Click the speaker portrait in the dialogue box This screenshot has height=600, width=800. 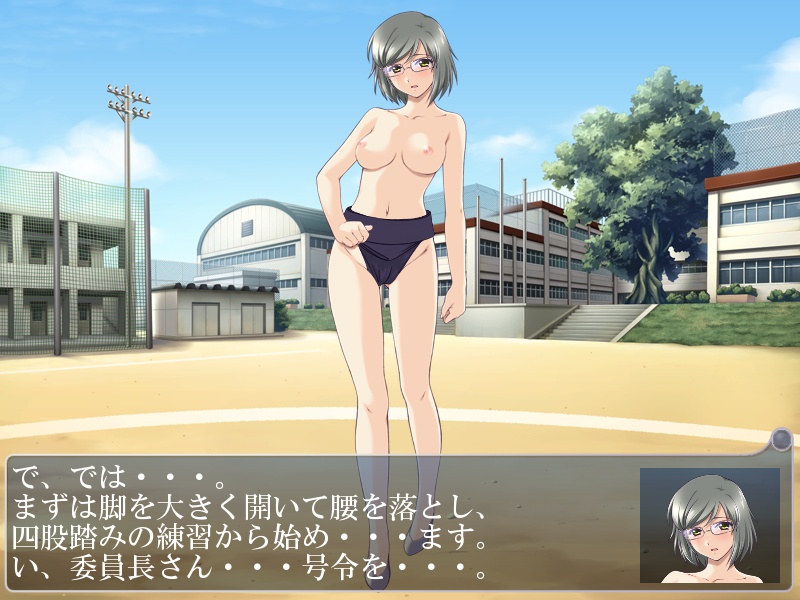pyautogui.click(x=709, y=526)
